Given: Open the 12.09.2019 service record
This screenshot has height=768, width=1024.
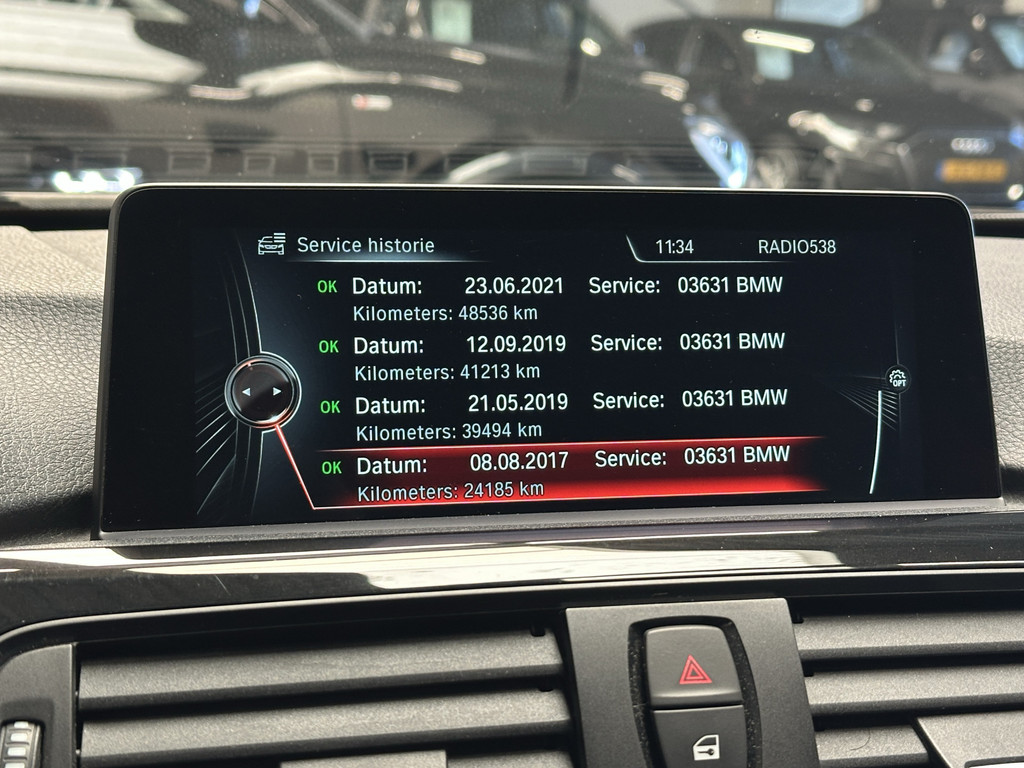Looking at the screenshot, I should (552, 356).
